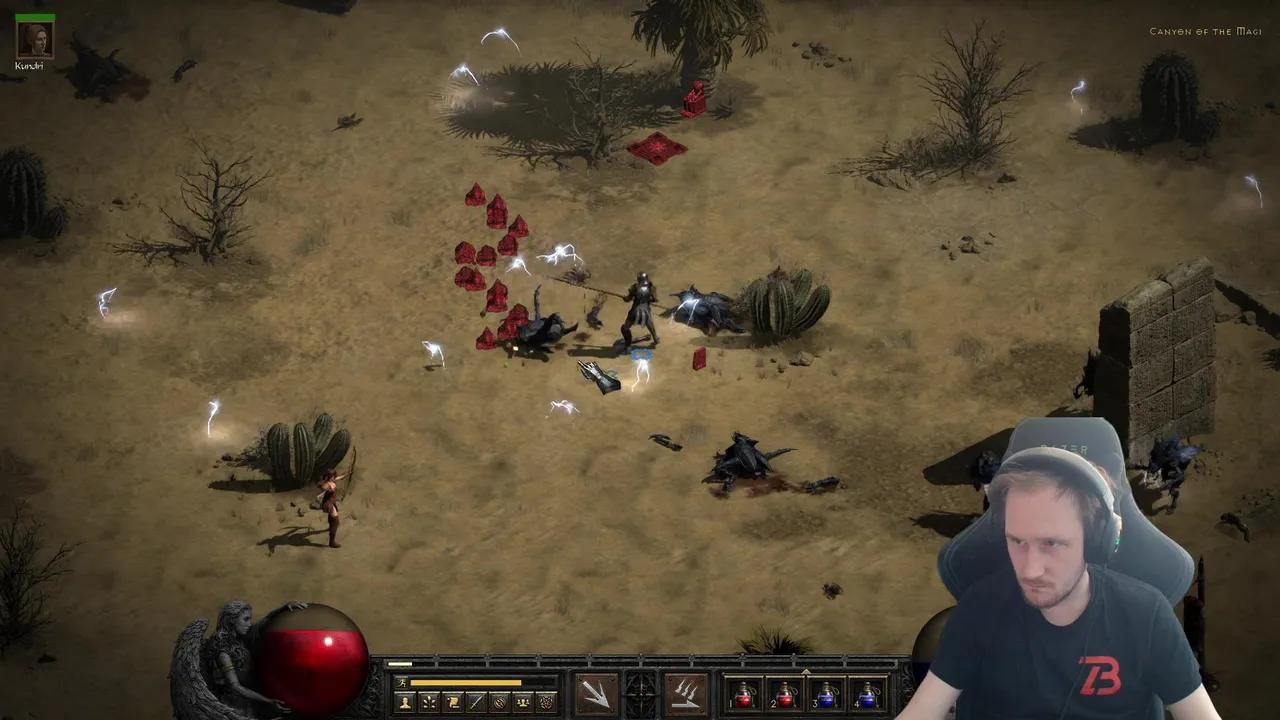This screenshot has height=720, width=1280.
Task: Select the right multiple-arrows skill button
Action: click(x=686, y=694)
